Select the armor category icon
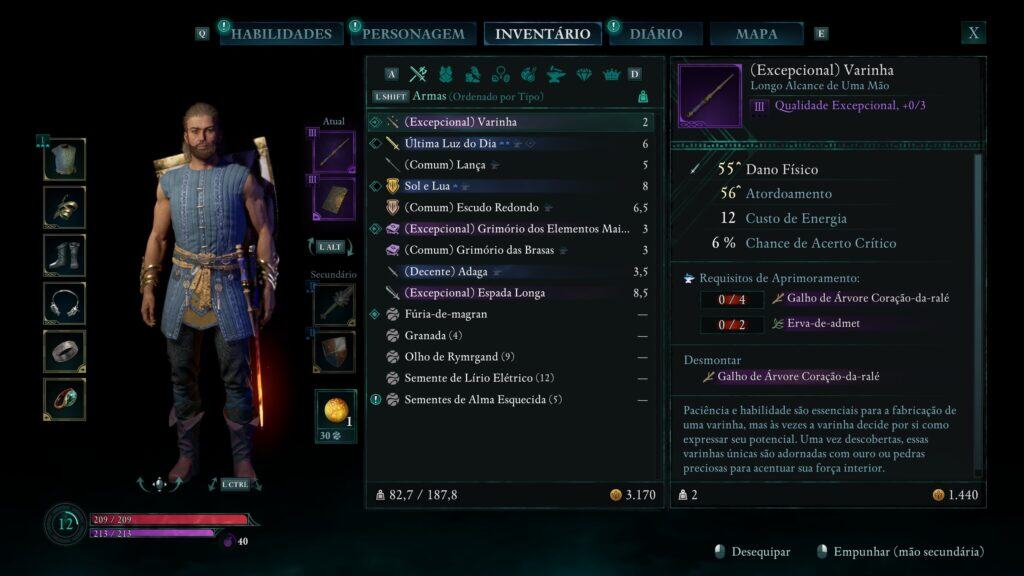Image resolution: width=1024 pixels, height=576 pixels. [x=446, y=74]
